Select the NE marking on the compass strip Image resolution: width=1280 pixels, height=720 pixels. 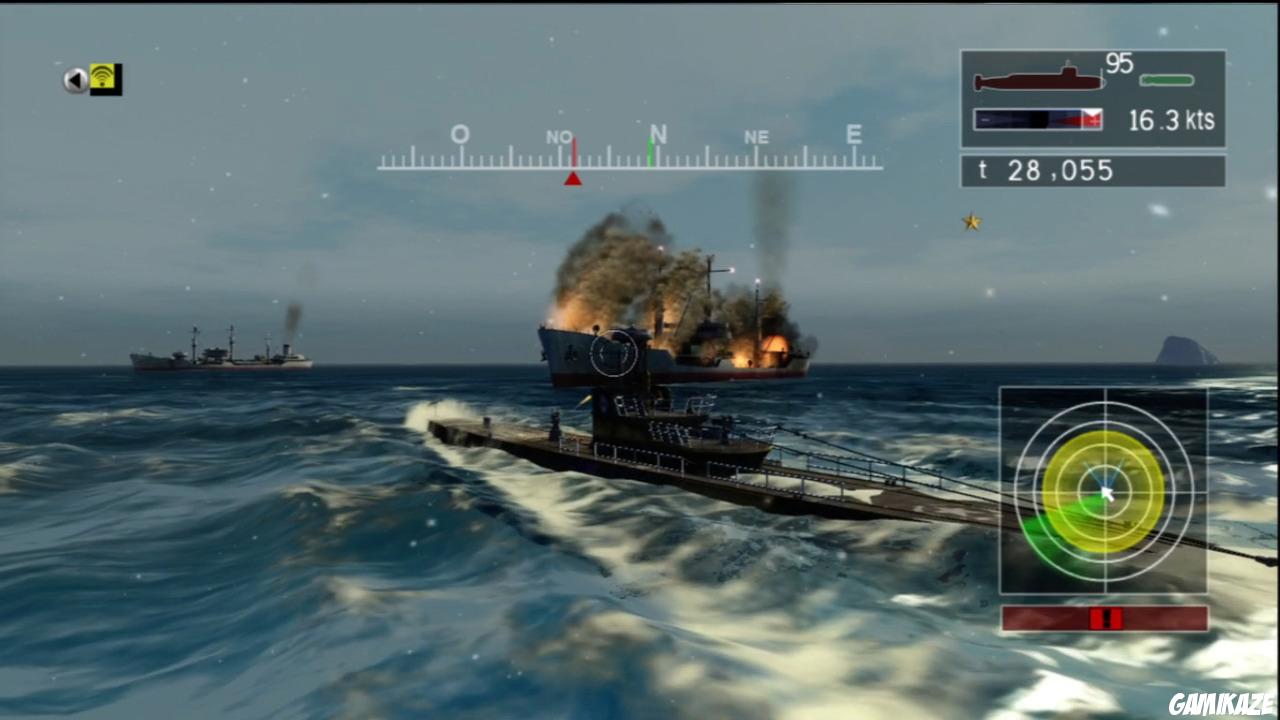pos(757,137)
